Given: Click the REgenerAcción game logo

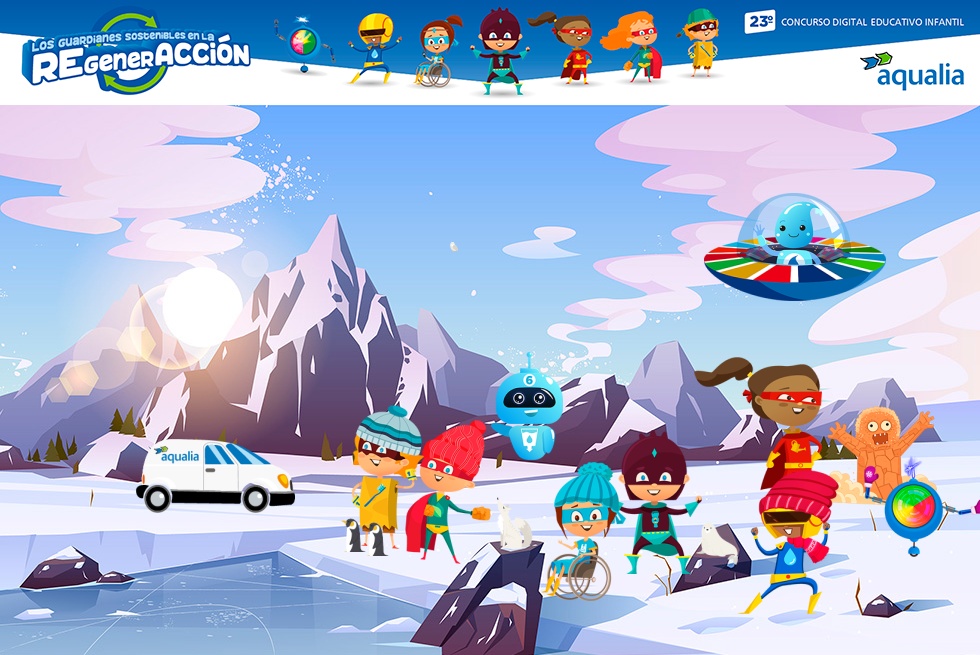Looking at the screenshot, I should point(137,55).
